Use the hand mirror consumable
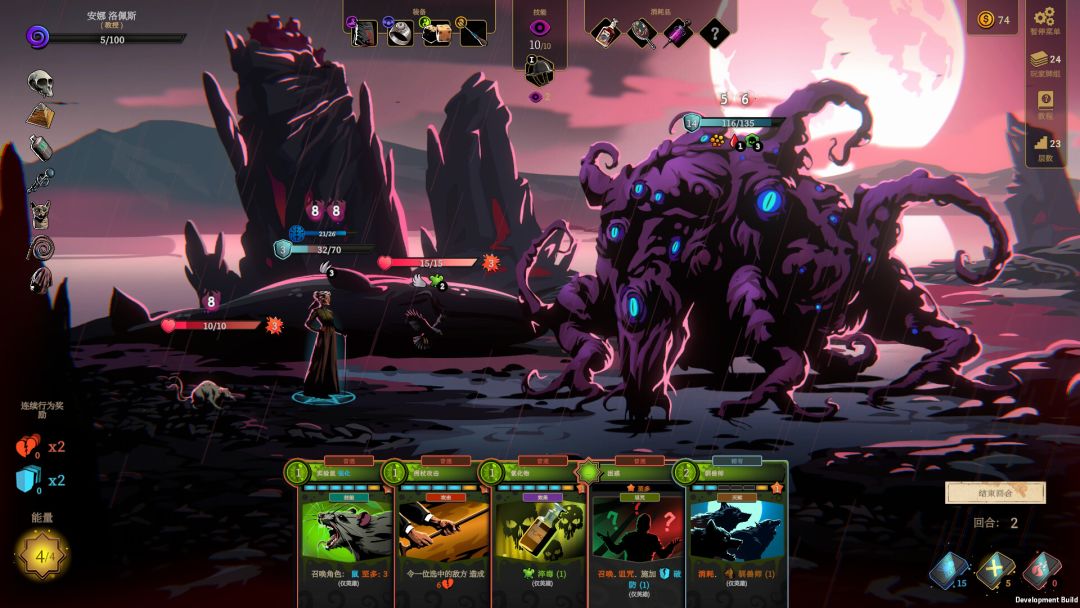 pos(641,32)
